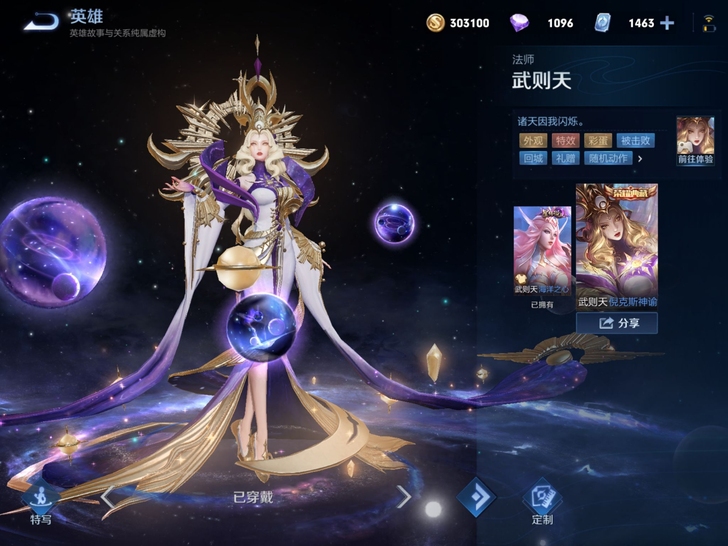Viewport: 728px width, 546px height.
Task: Choose the 彩蛋 easter egg tag
Action: point(598,141)
